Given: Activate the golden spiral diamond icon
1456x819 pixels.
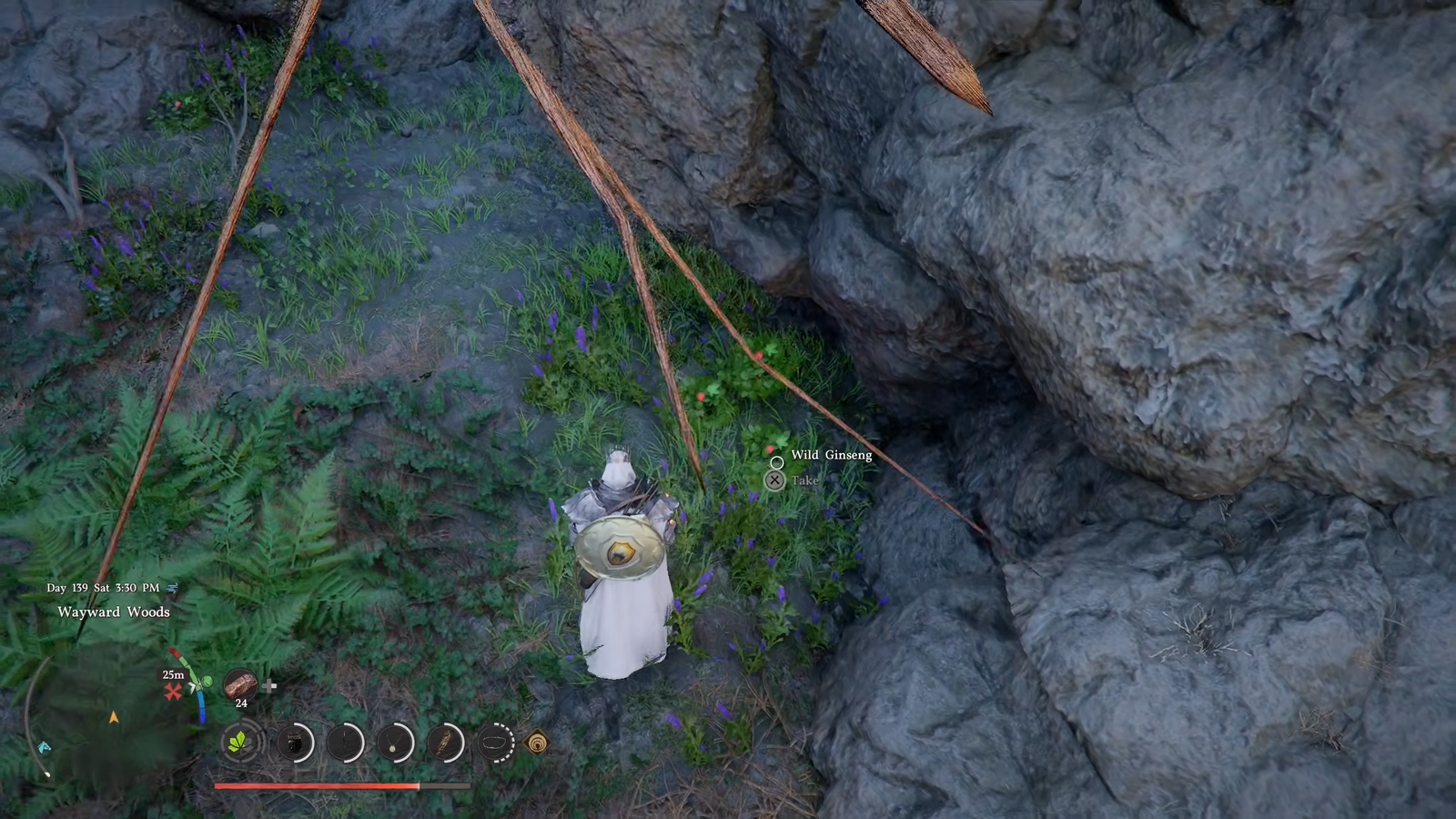Looking at the screenshot, I should point(538,743).
